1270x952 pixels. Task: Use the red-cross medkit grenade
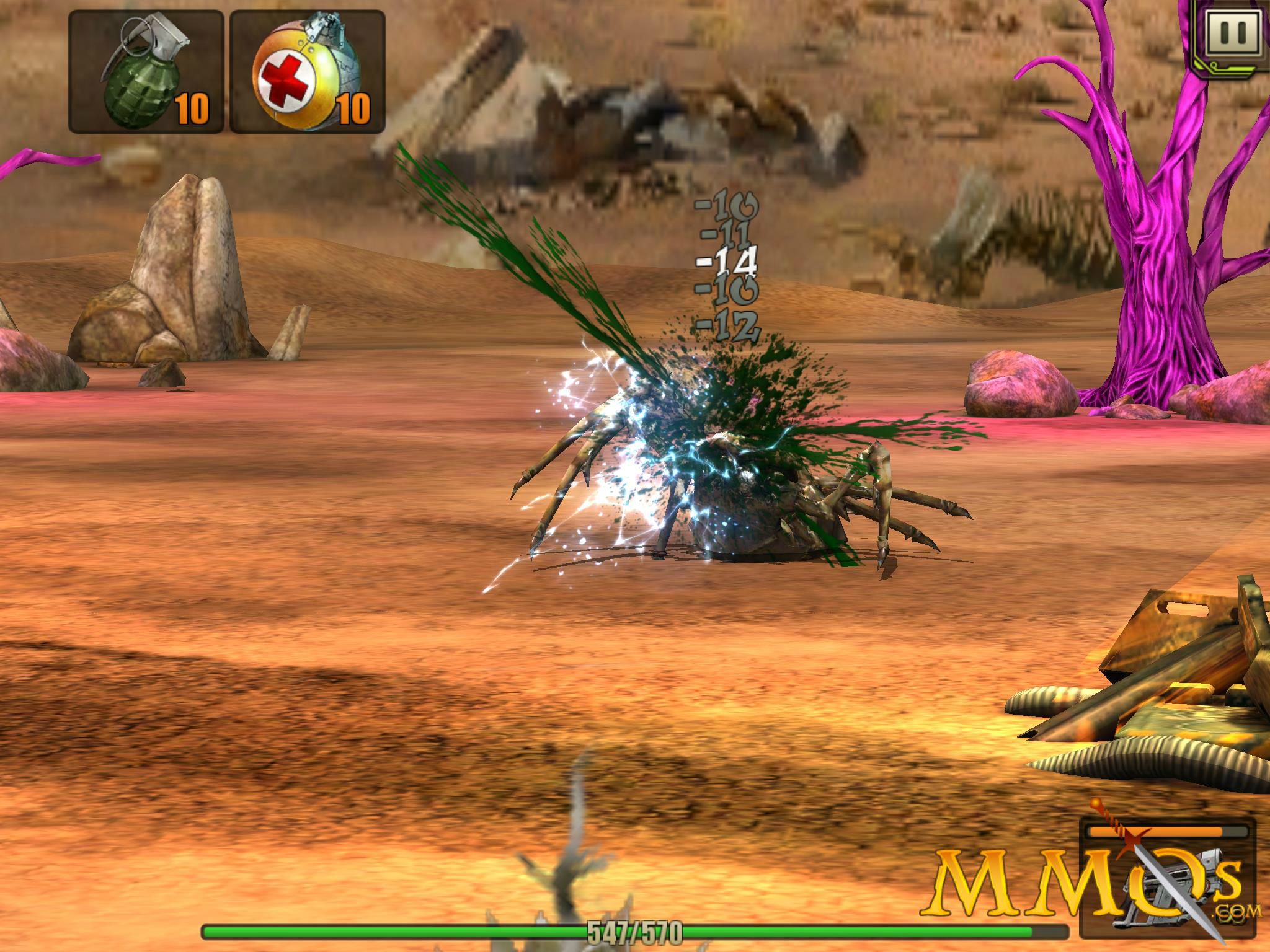pos(308,71)
